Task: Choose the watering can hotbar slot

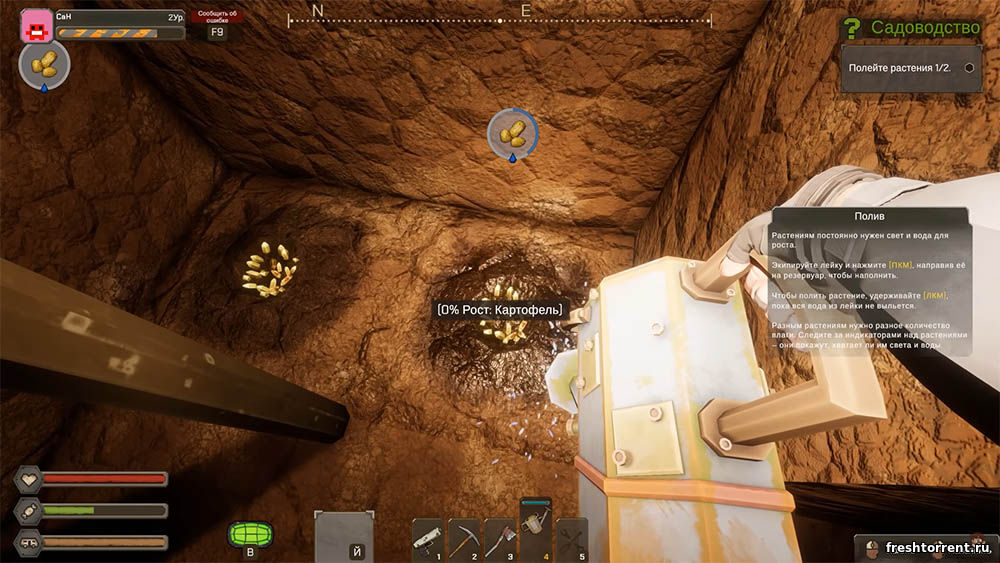Action: (535, 530)
